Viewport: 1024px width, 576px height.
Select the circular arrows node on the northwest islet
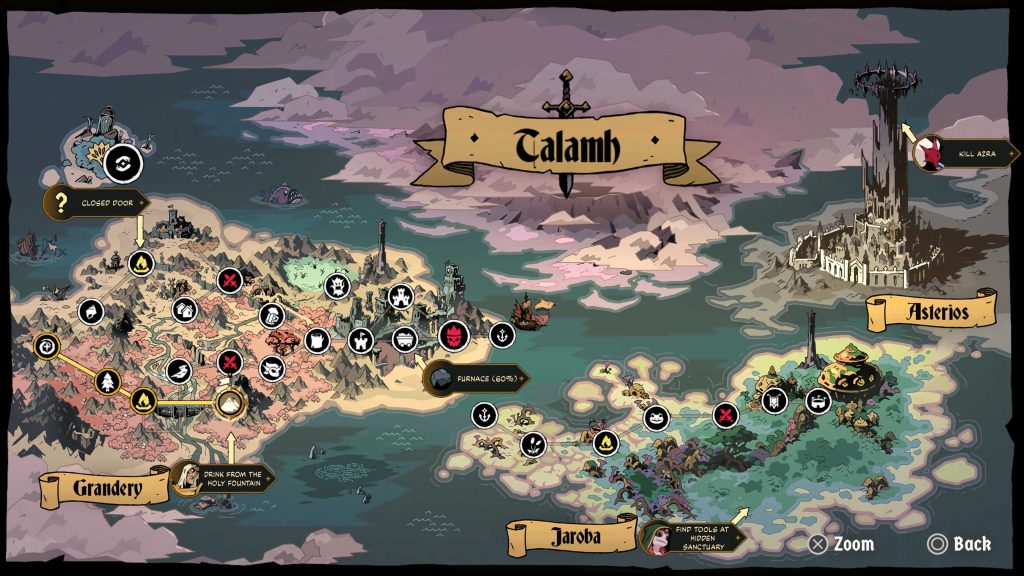point(123,163)
